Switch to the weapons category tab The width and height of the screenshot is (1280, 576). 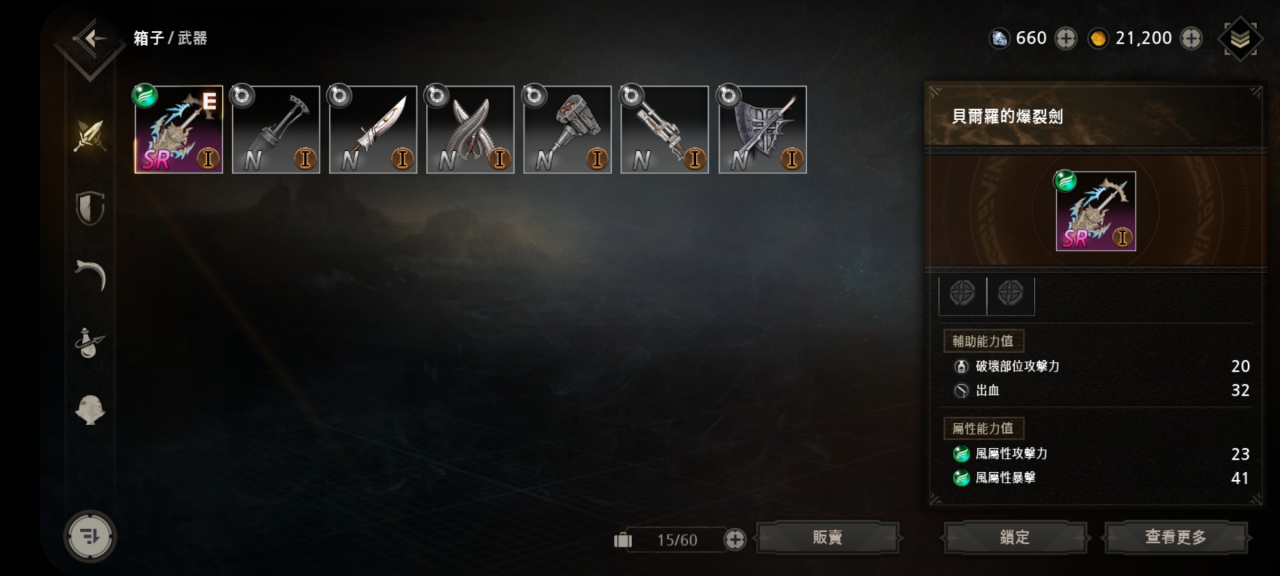[x=90, y=136]
